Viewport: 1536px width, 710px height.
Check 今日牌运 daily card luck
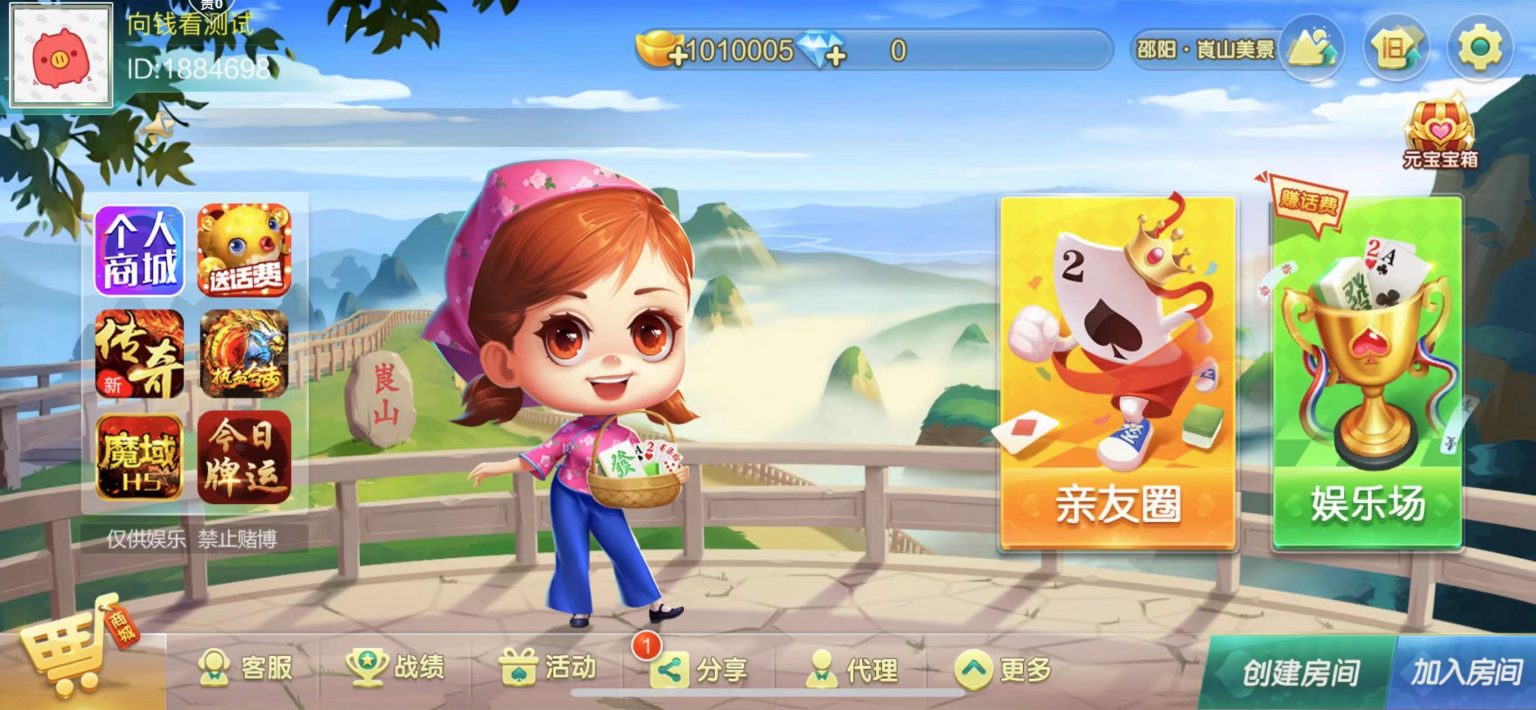[x=244, y=457]
